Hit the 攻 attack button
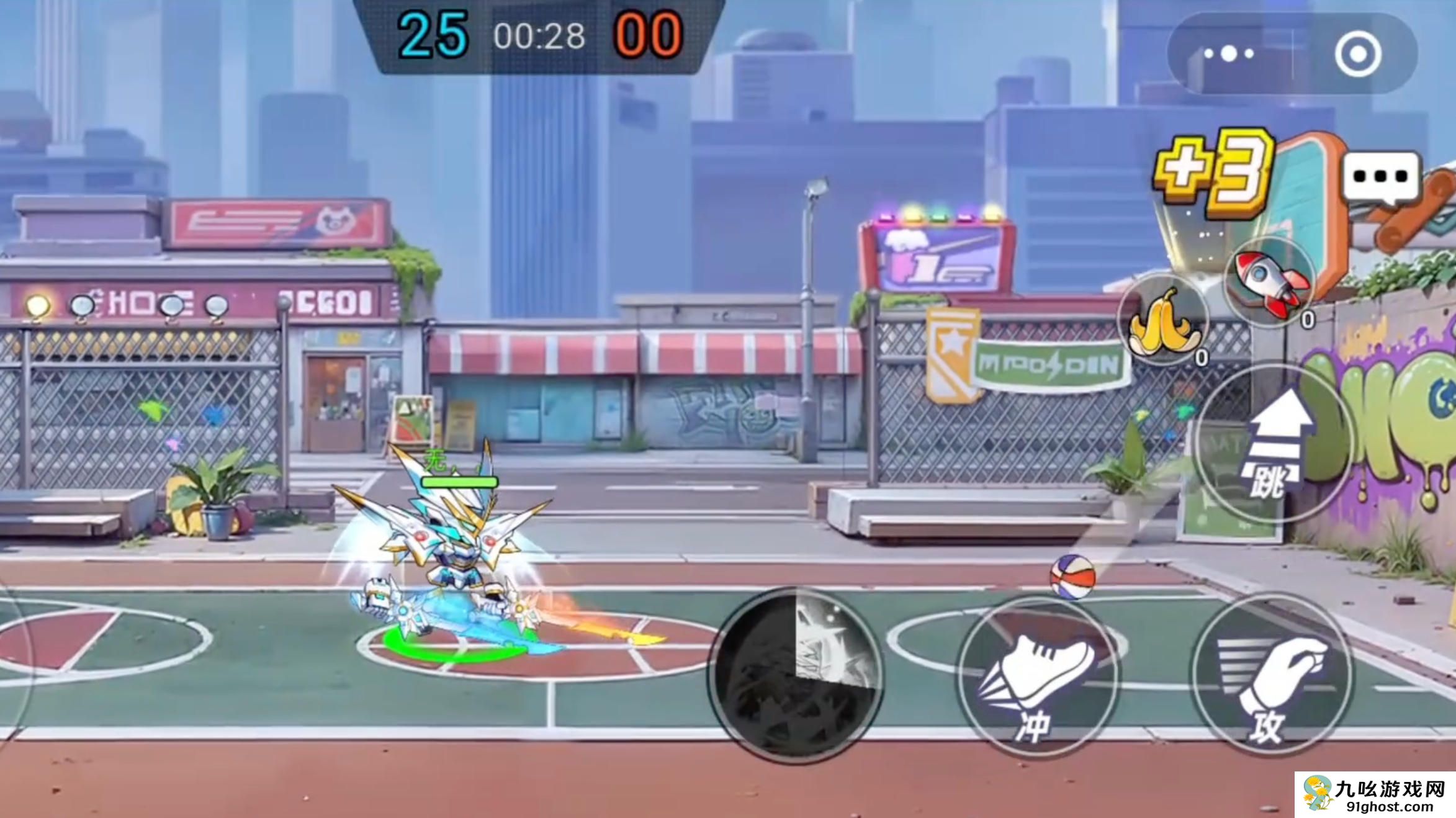This screenshot has width=1456, height=818. coord(1271,675)
